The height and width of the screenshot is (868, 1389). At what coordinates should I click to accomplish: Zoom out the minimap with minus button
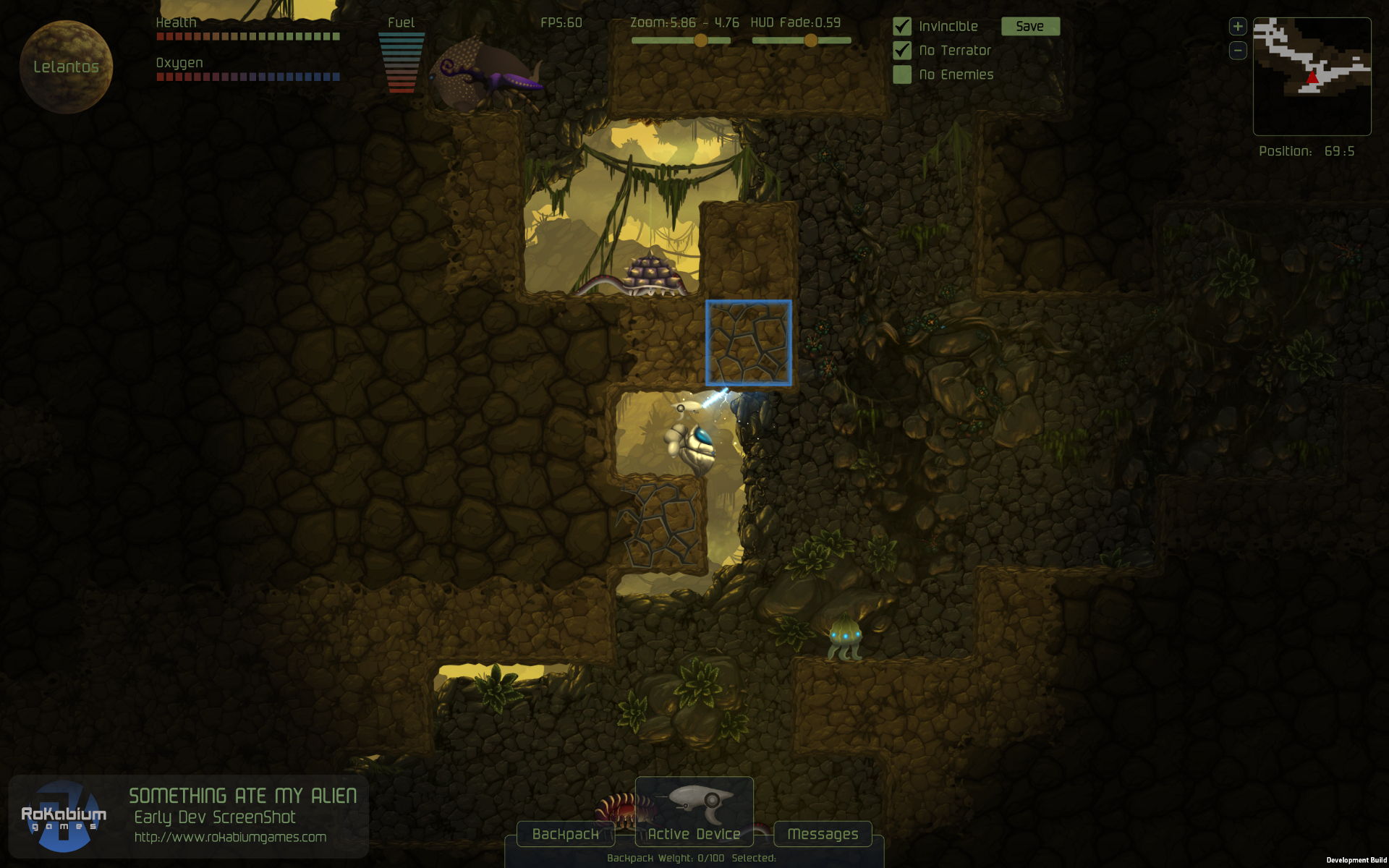pos(1238,51)
